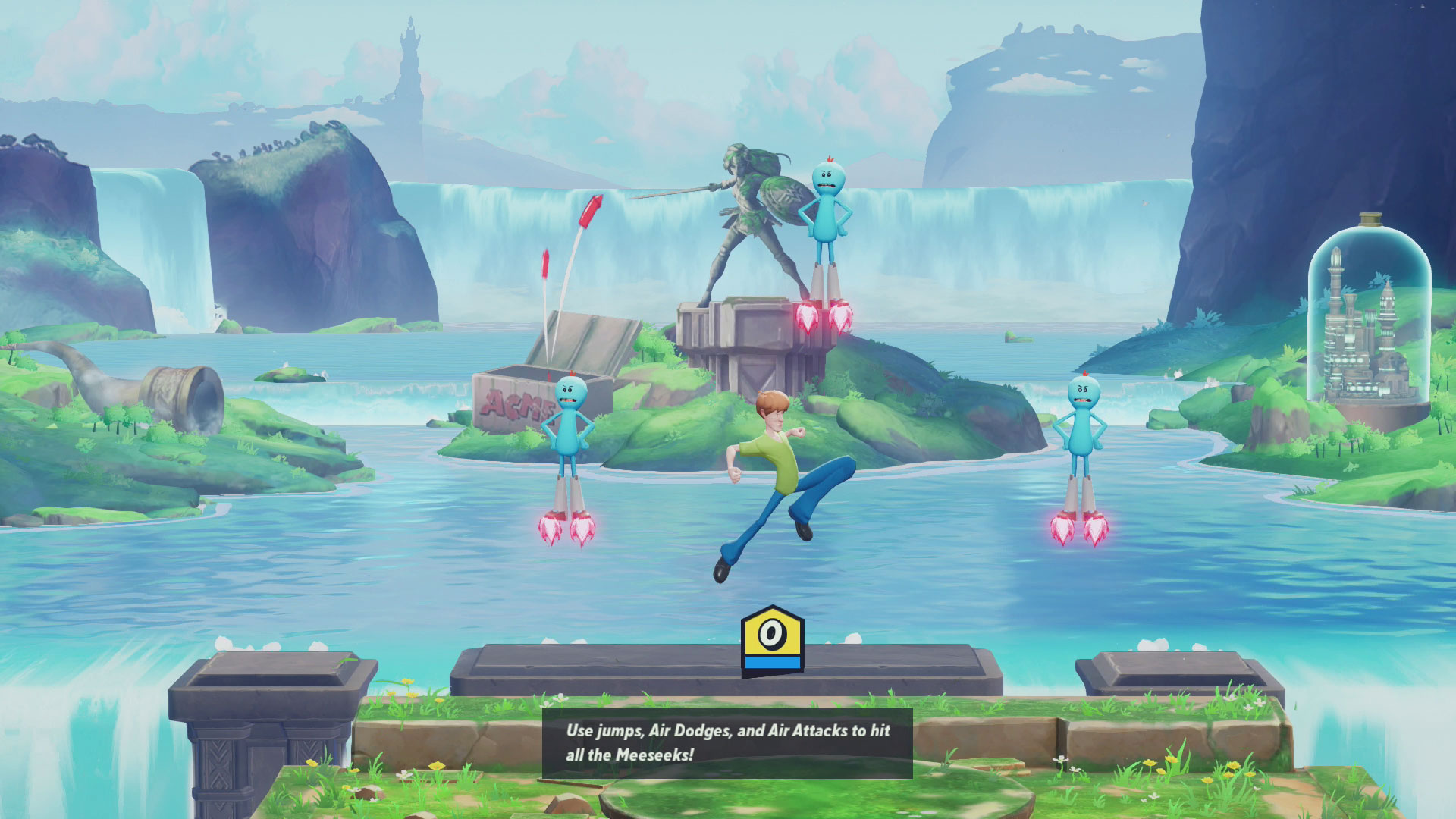This screenshot has height=819, width=1456.
Task: Select the Link statue holding the sword
Action: coord(747,212)
